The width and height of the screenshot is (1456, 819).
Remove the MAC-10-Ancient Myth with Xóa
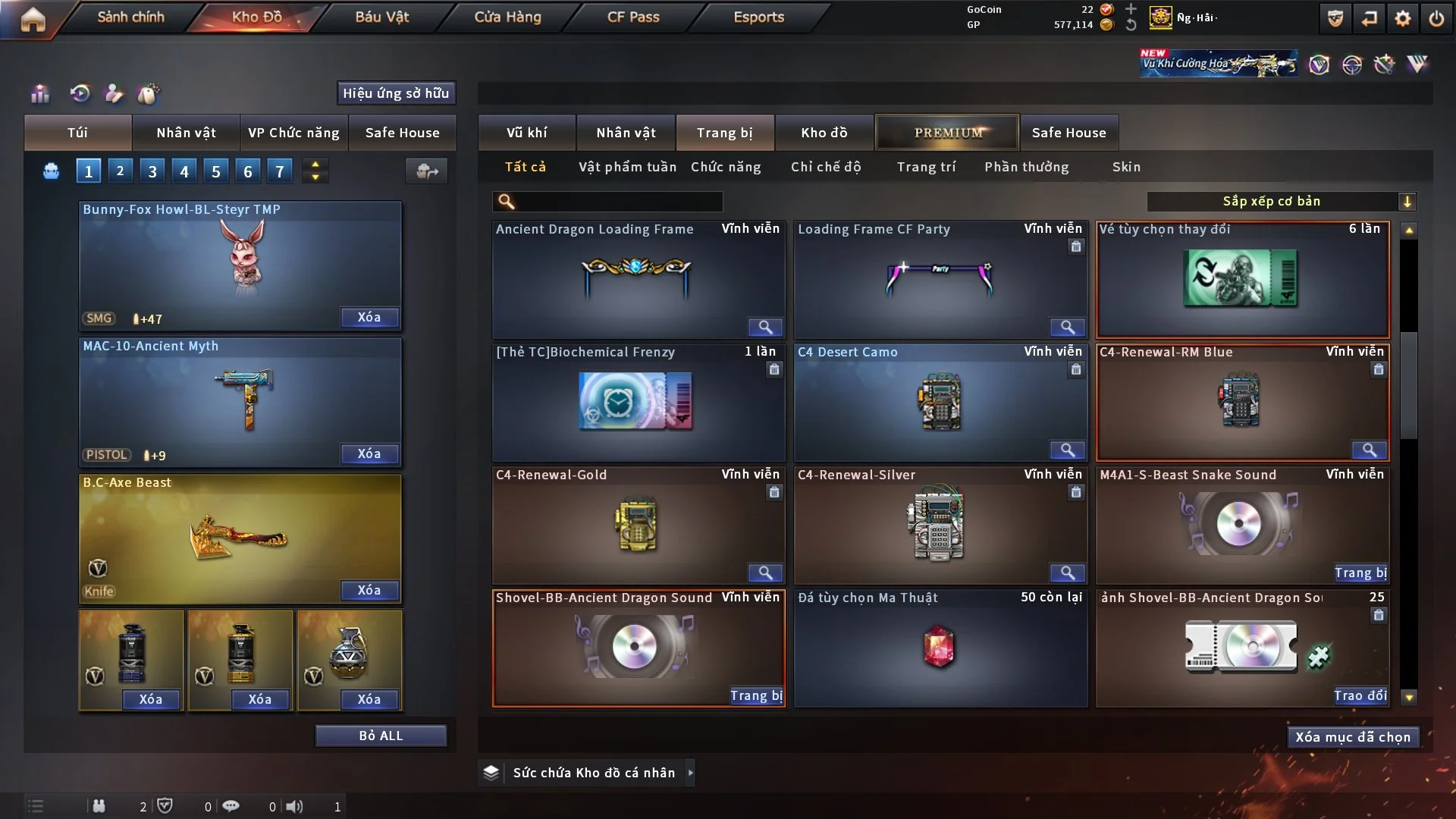point(369,453)
